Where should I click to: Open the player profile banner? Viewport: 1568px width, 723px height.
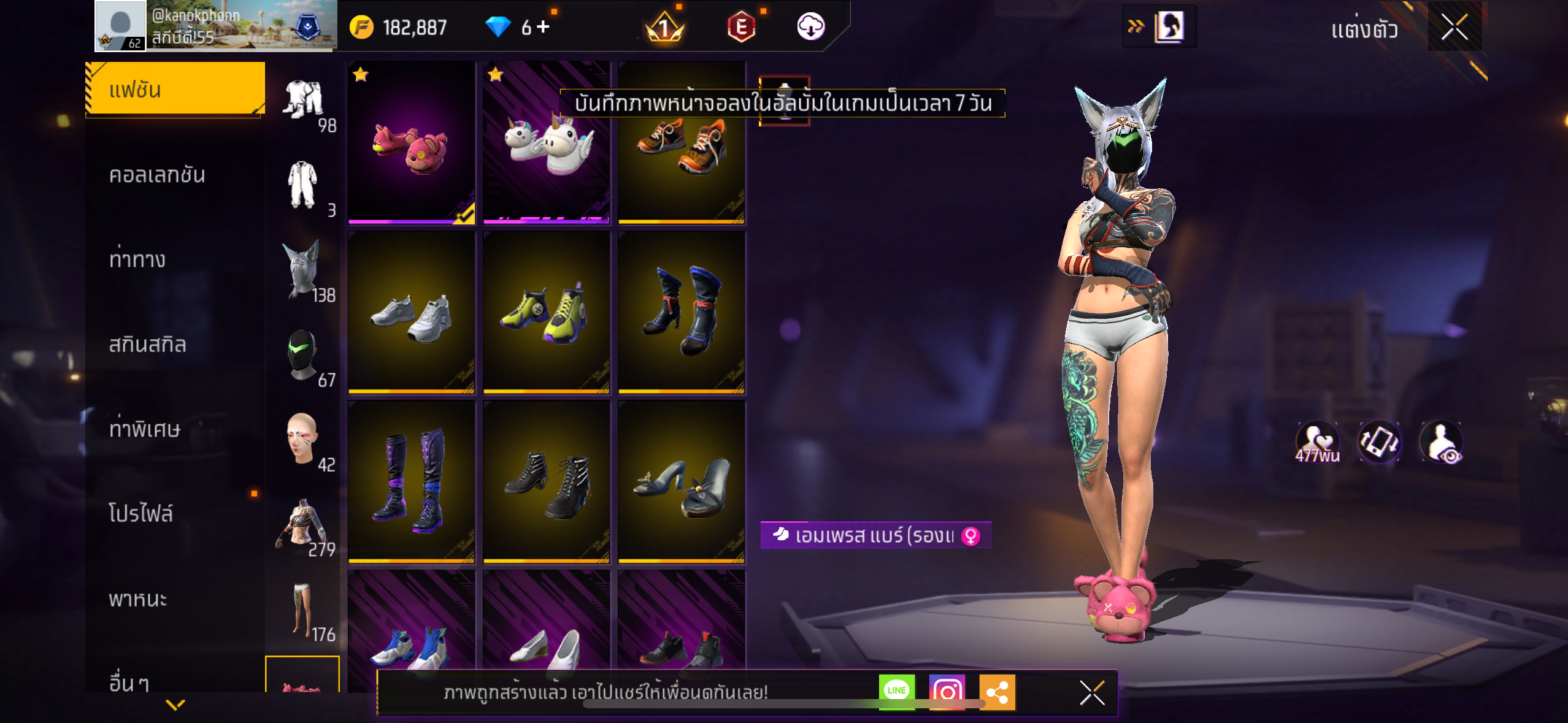coord(215,26)
